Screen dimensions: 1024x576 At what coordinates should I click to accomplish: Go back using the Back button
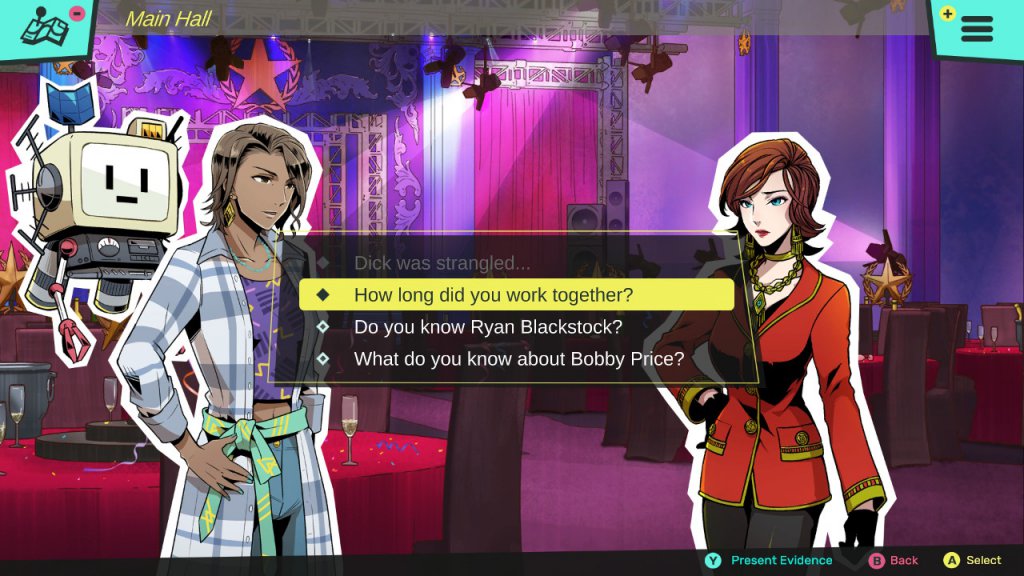pyautogui.click(x=893, y=560)
